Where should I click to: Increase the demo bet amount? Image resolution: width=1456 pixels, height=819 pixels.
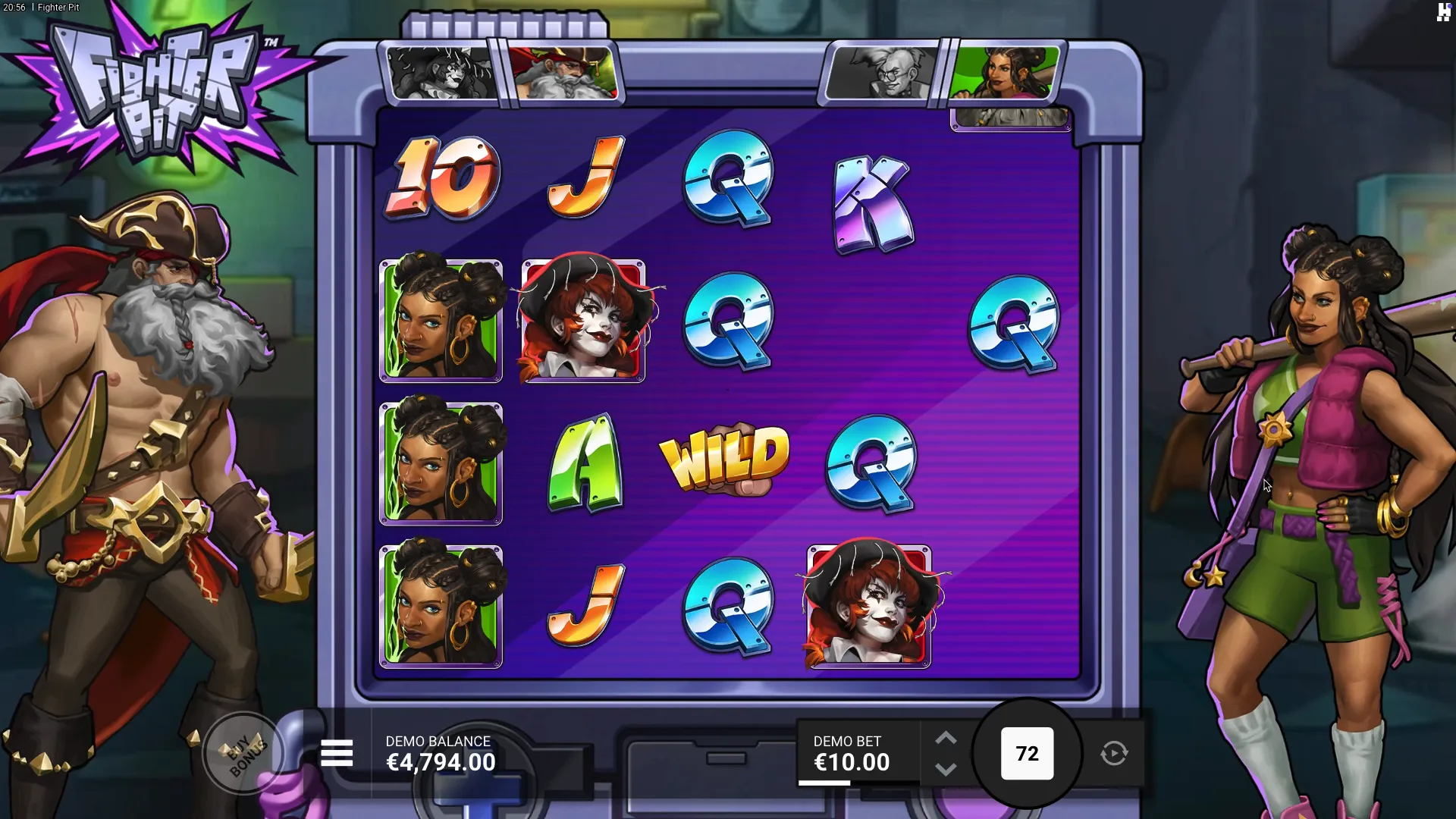[945, 739]
